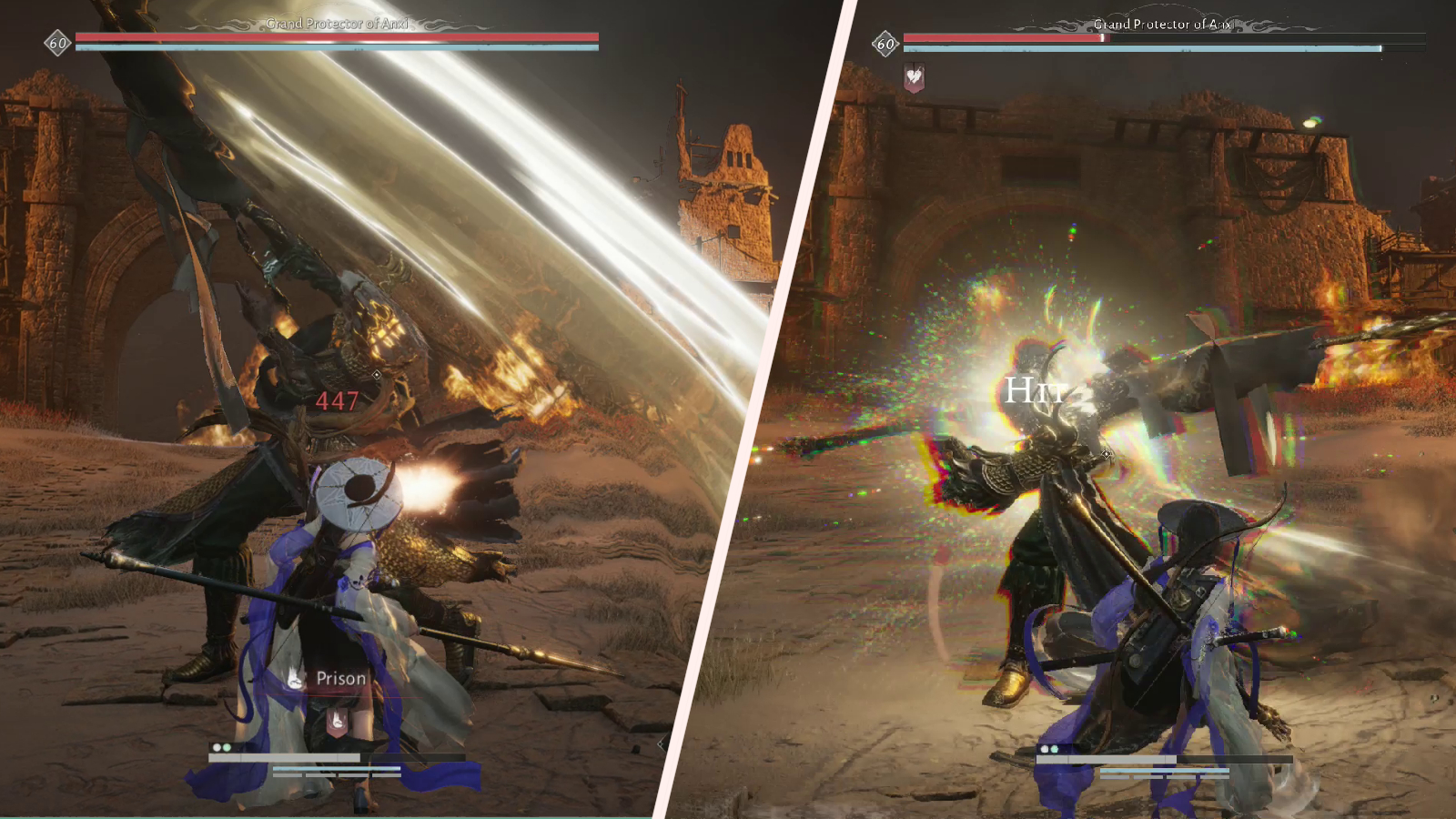Screen dimensions: 1456x819
Task: Select the Prison debuff badge on the character's waist
Action: pyautogui.click(x=337, y=720)
